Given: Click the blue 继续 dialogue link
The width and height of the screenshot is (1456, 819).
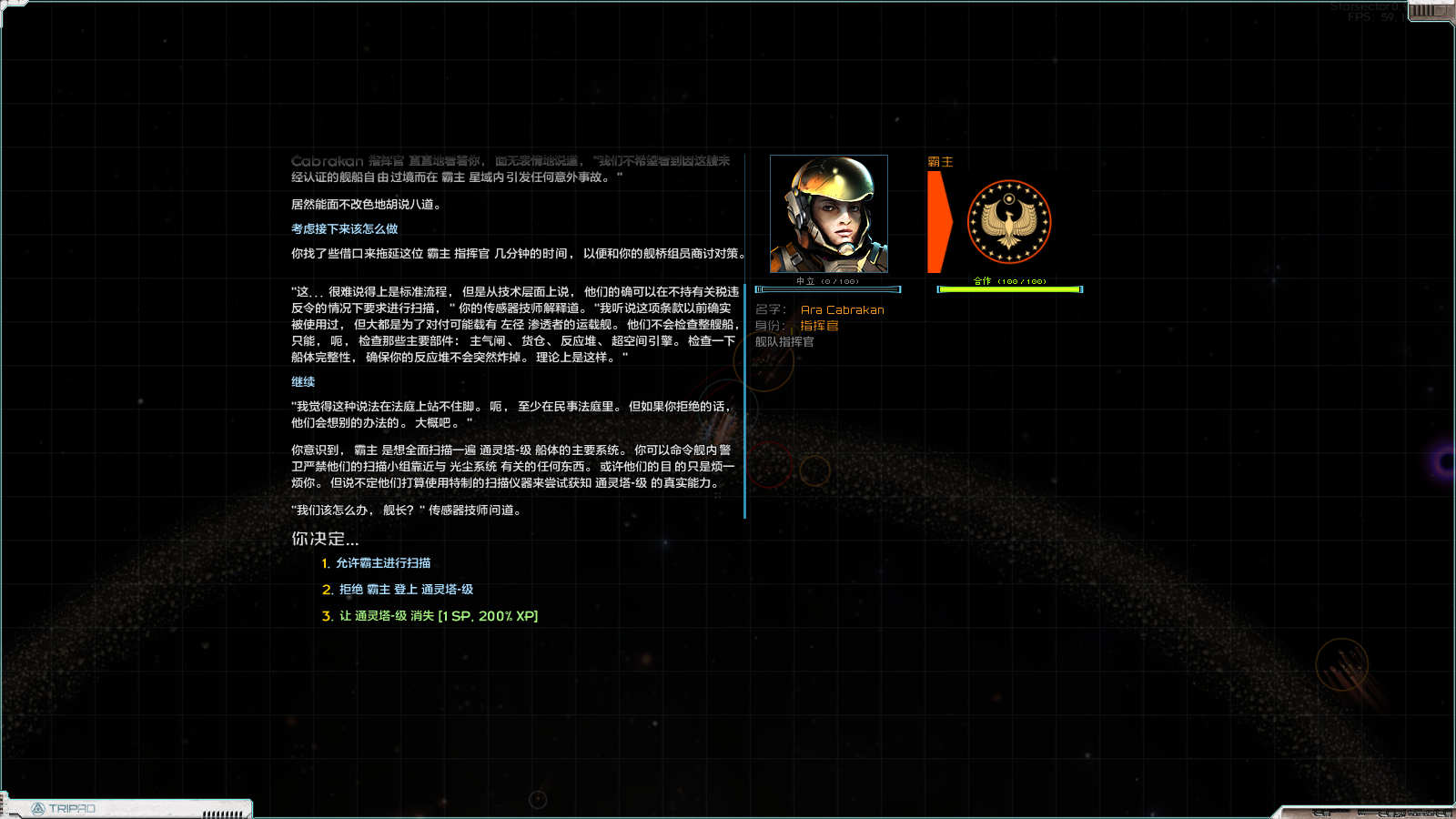Looking at the screenshot, I should coord(304,381).
